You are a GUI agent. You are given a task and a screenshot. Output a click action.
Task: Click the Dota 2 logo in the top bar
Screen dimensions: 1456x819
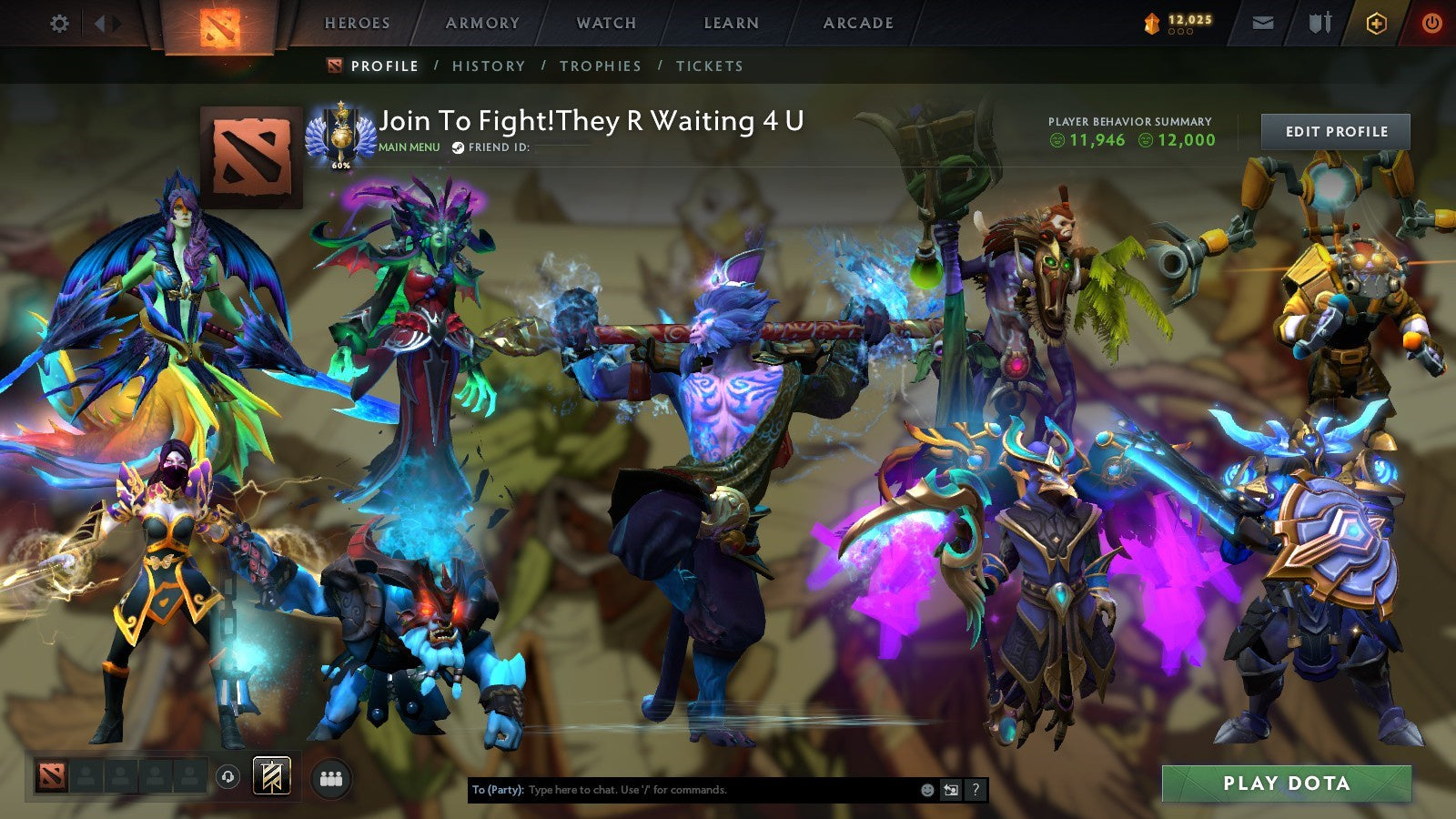point(216,24)
